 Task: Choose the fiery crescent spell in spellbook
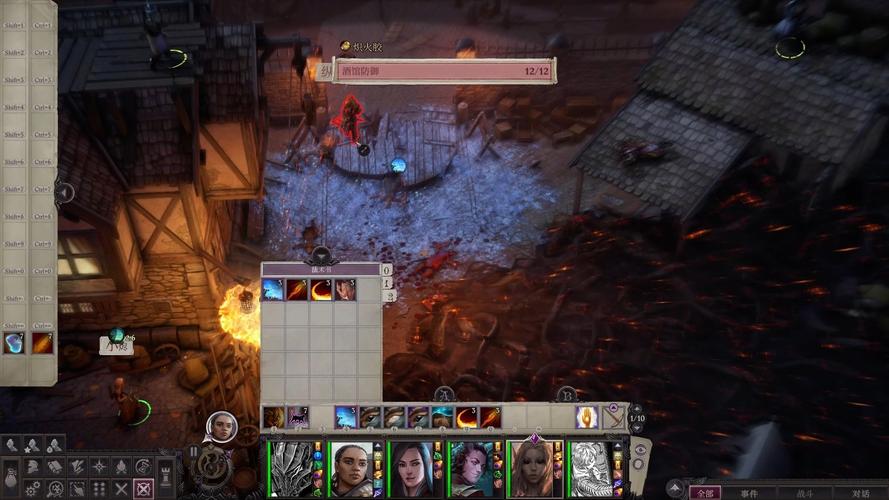tap(321, 290)
